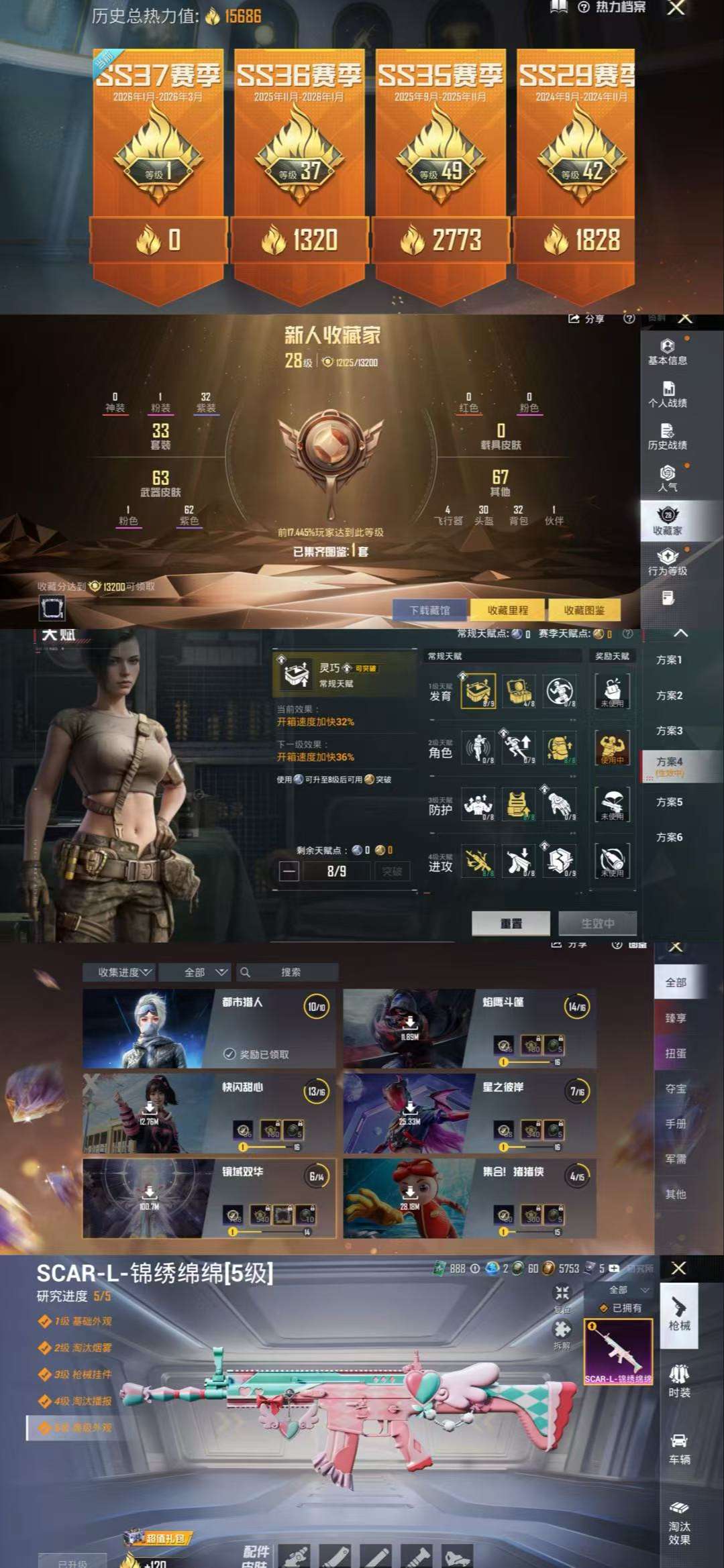The image size is (724, 1568).
Task: Open the 行为等级 tab
Action: pyautogui.click(x=667, y=562)
